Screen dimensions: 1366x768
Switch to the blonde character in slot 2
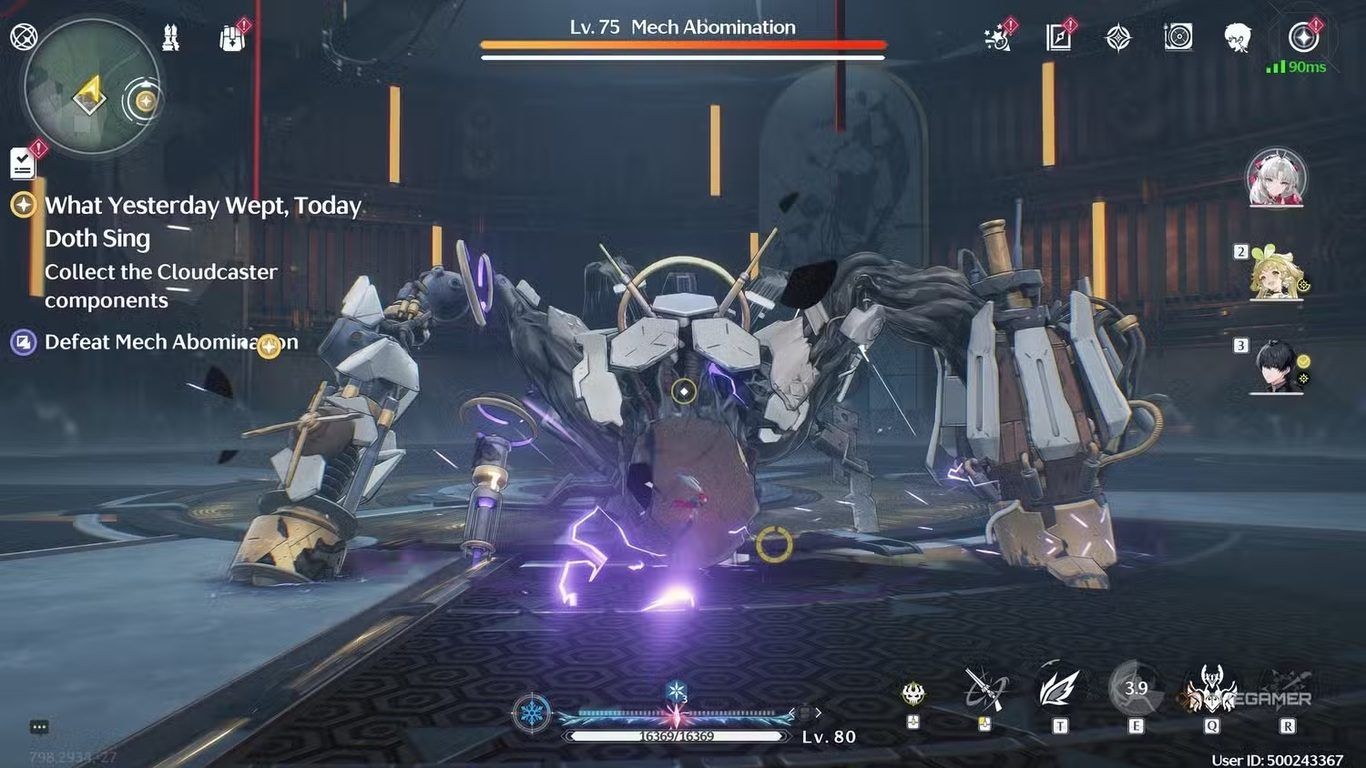pos(1275,272)
